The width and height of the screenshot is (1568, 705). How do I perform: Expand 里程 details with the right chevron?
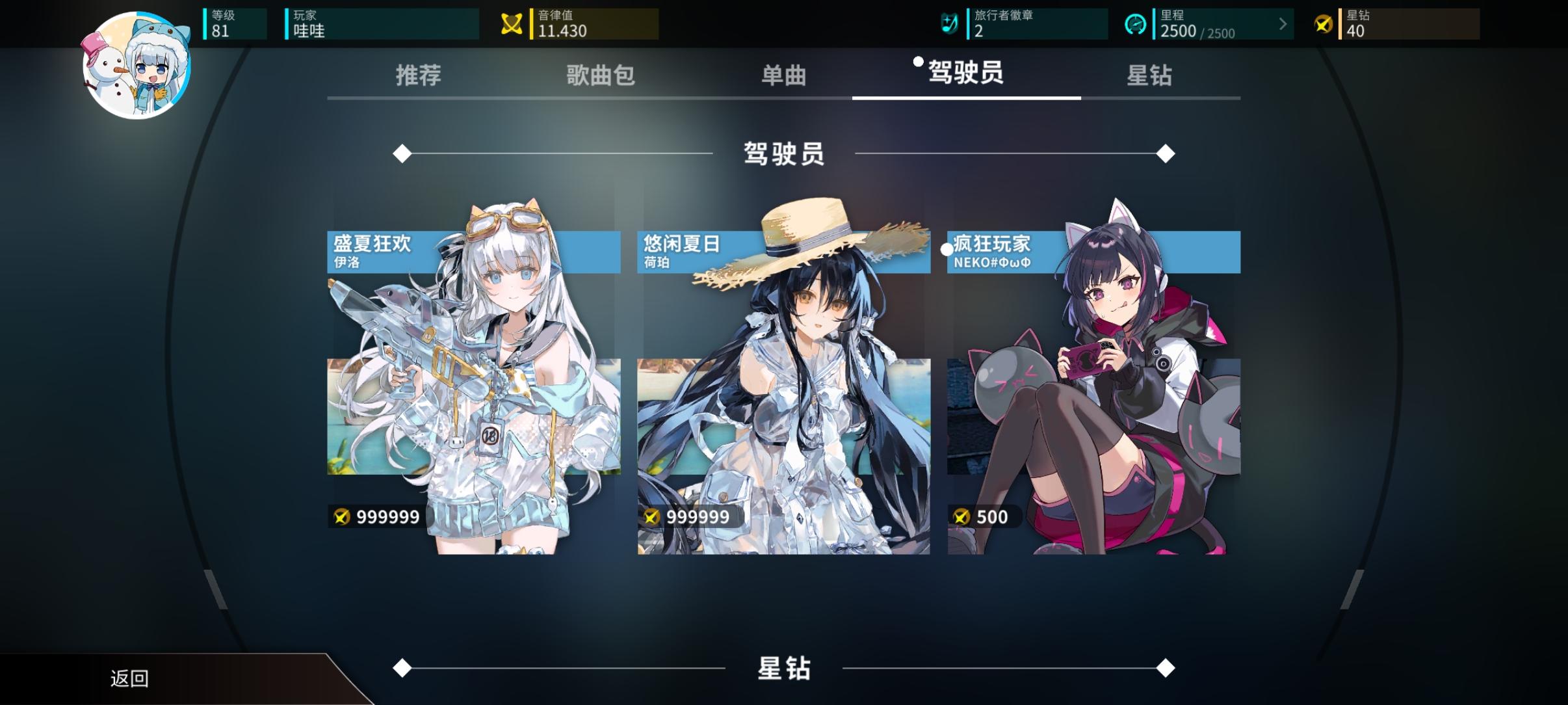tap(1283, 24)
